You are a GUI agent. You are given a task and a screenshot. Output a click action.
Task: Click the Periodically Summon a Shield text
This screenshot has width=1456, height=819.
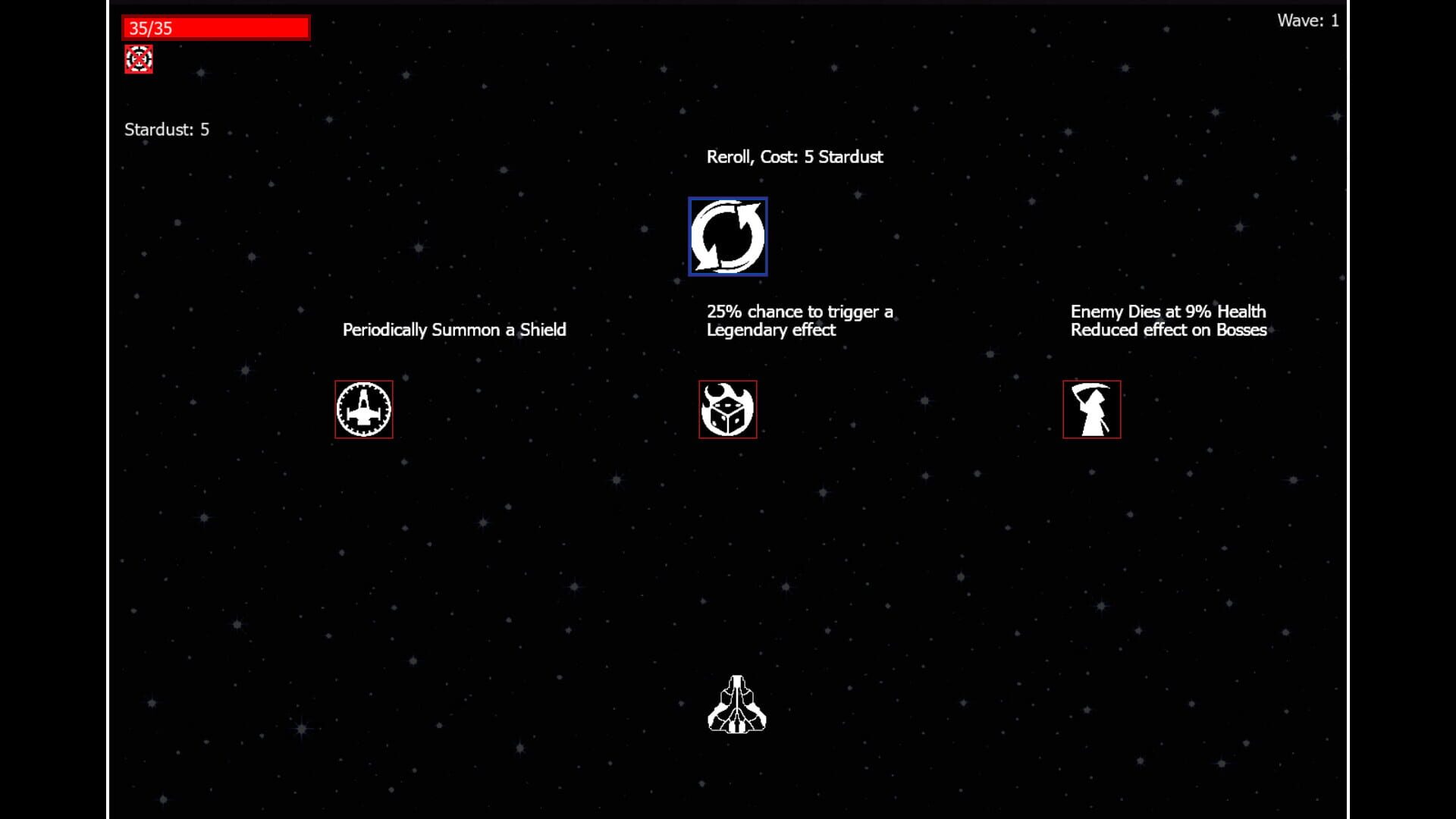(x=453, y=330)
